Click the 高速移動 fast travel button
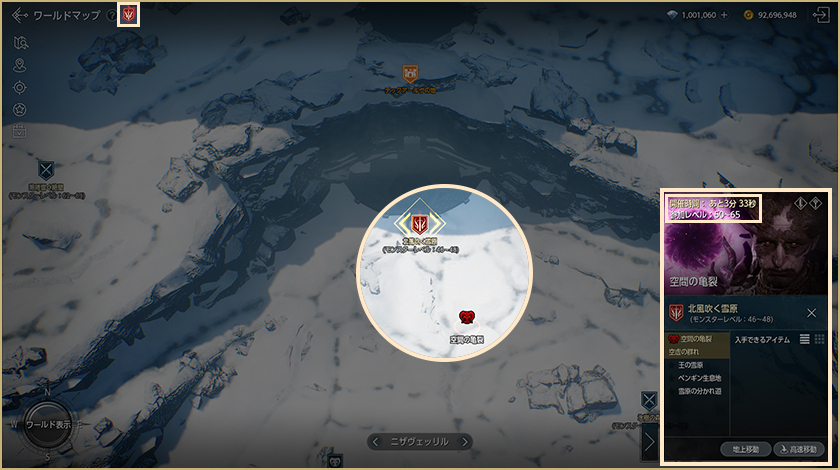Image resolution: width=840 pixels, height=470 pixels. 799,450
